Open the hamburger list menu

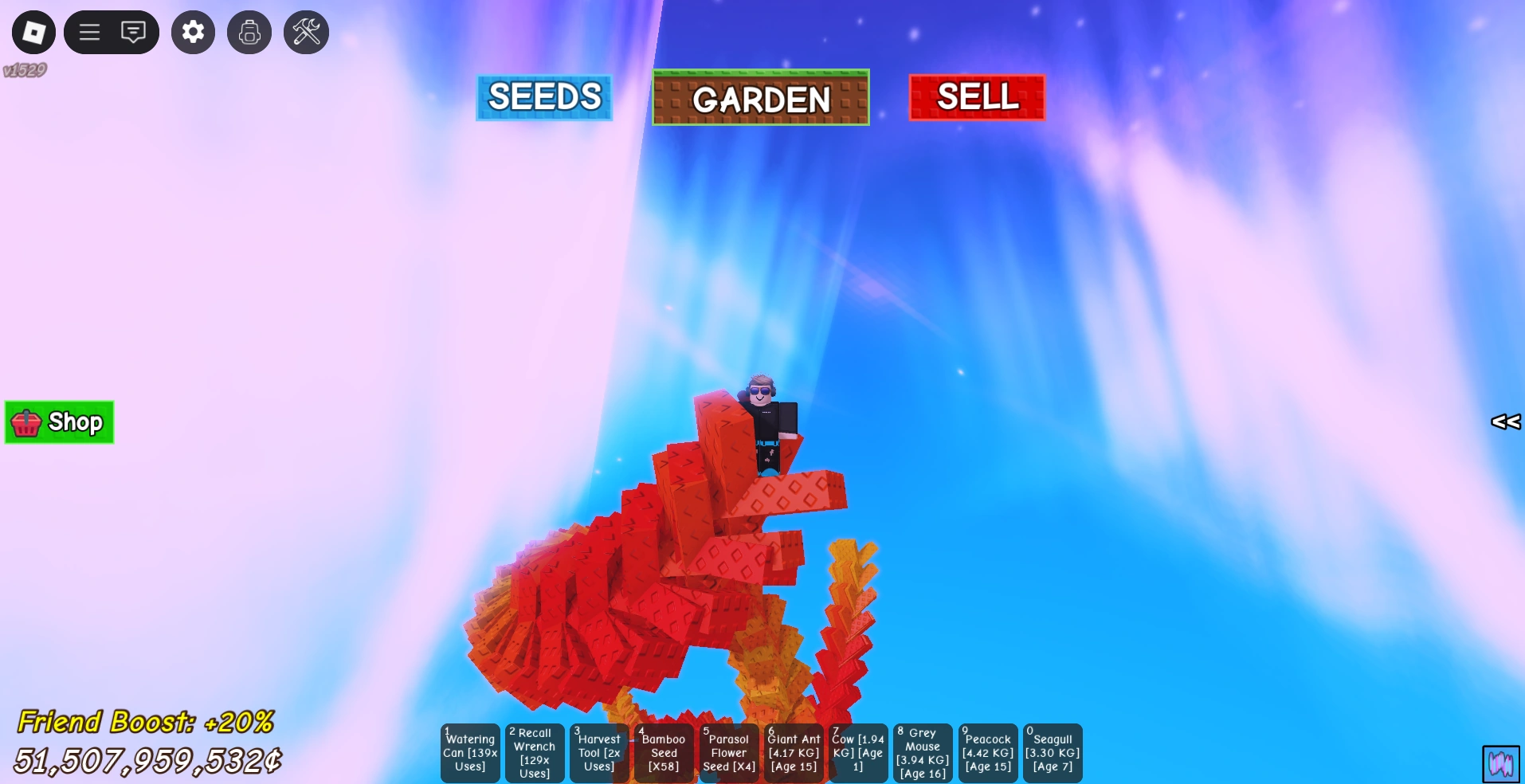88,32
